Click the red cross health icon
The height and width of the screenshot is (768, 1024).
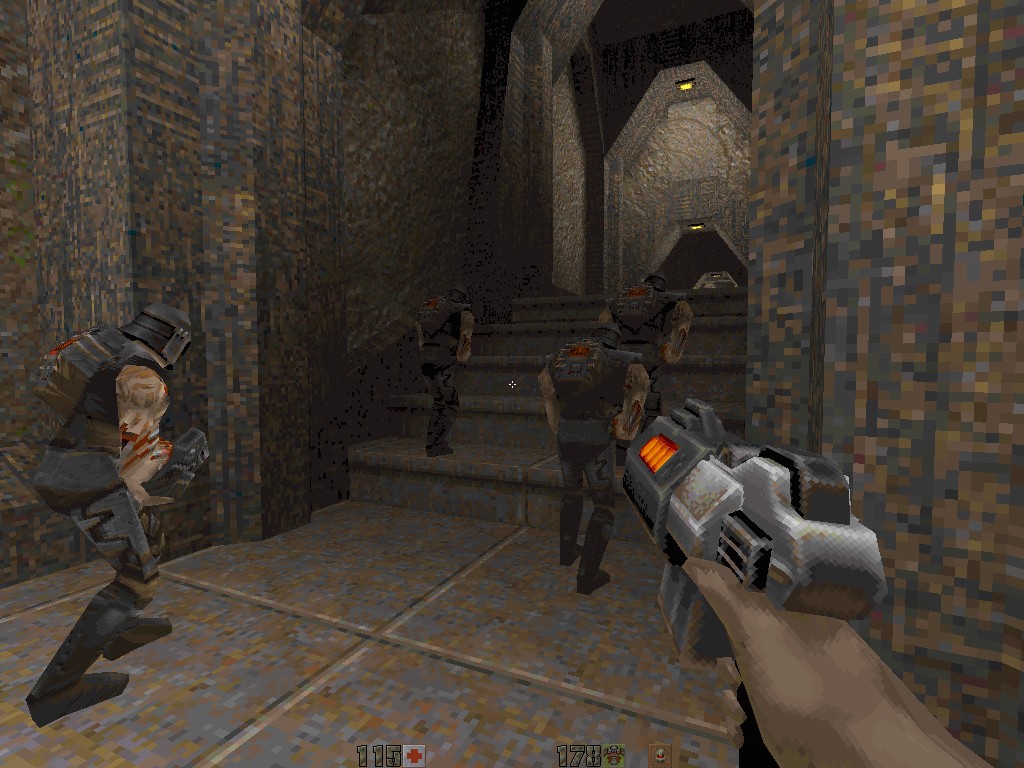(415, 755)
